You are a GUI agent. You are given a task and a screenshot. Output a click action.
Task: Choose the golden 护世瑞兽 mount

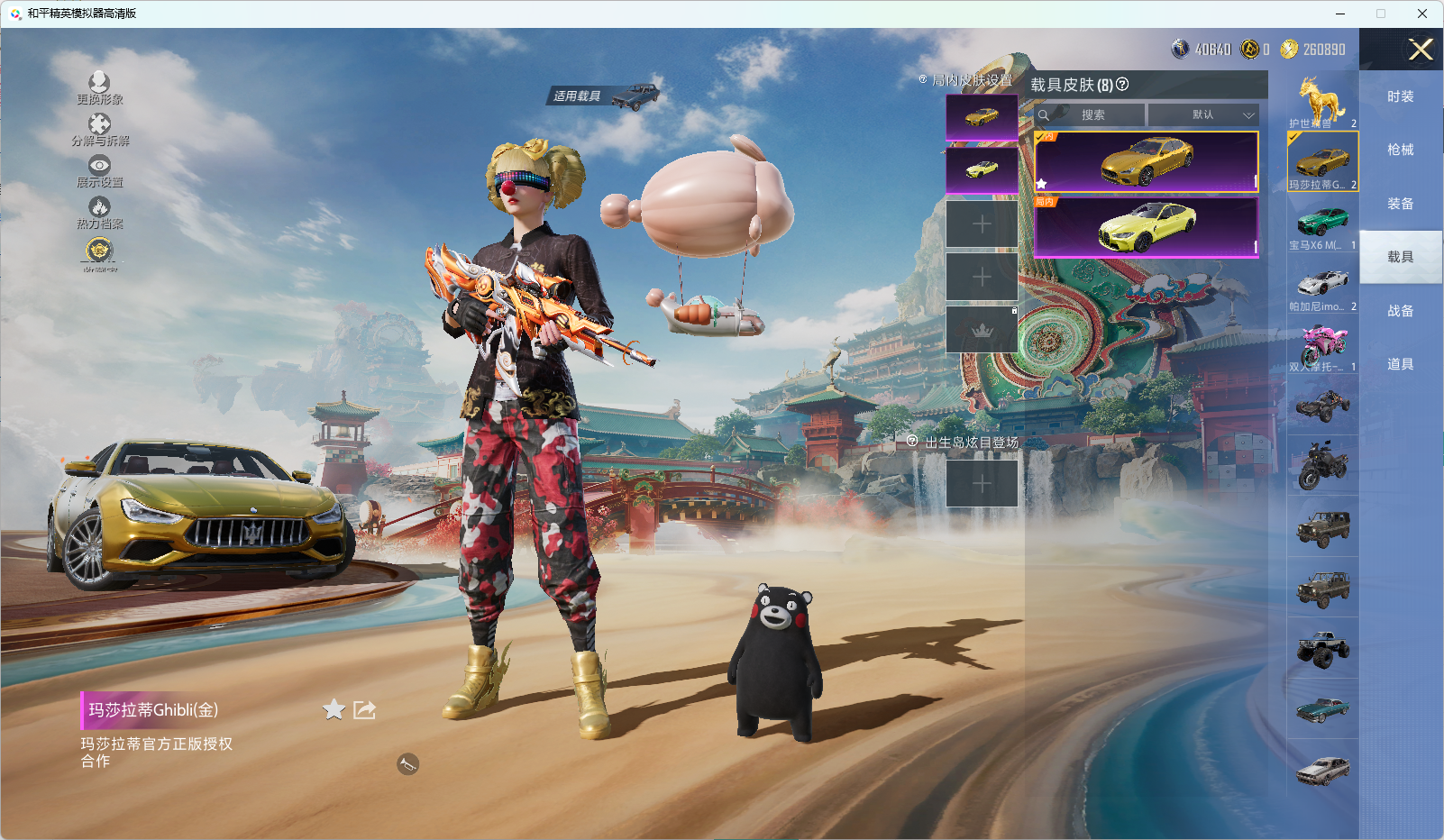tap(1322, 101)
